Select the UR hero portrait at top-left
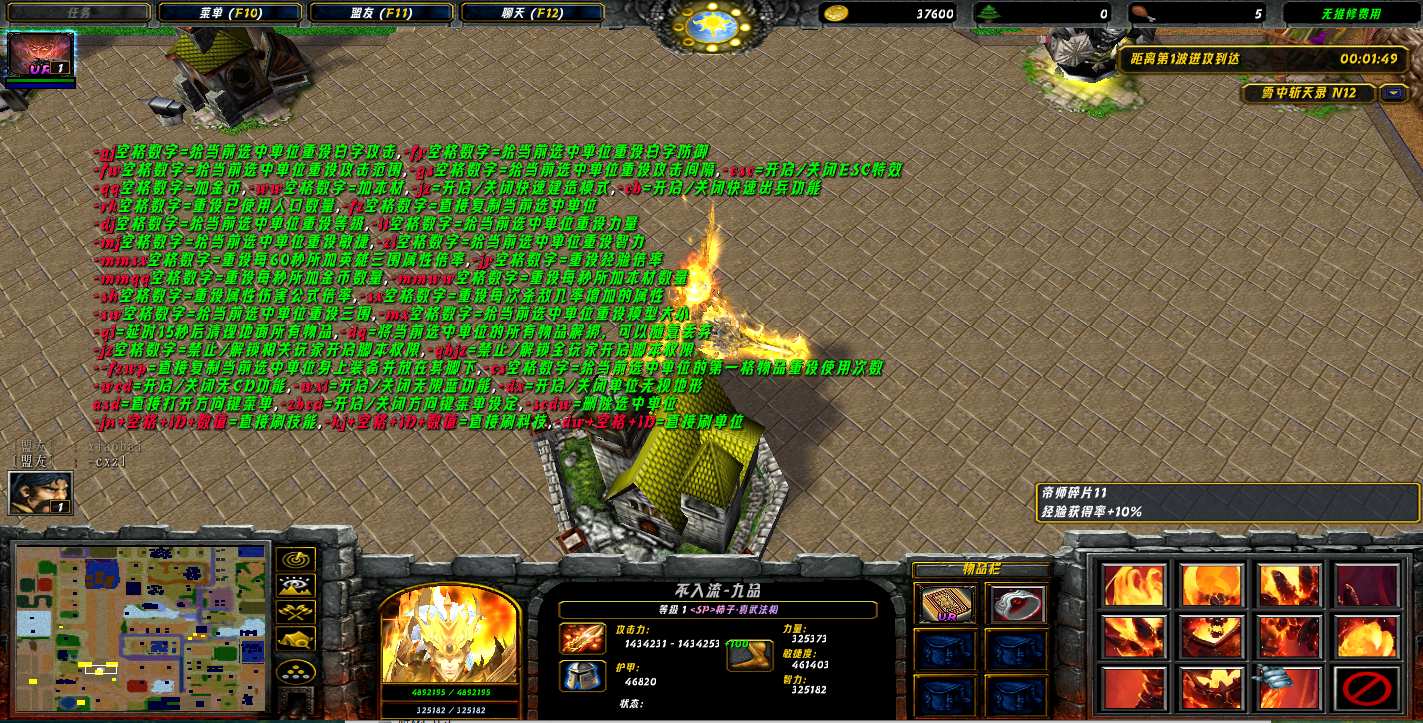1423x723 pixels. 41,56
